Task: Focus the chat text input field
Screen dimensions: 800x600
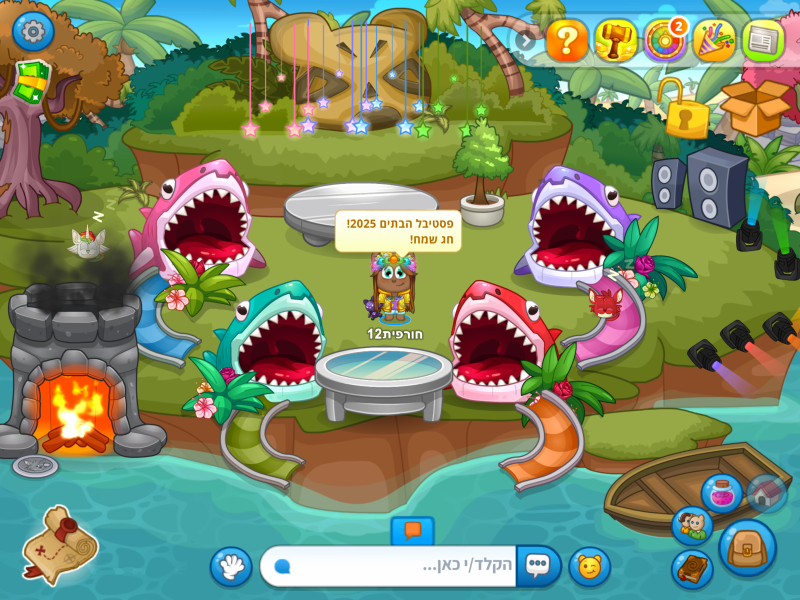Action: pos(400,566)
